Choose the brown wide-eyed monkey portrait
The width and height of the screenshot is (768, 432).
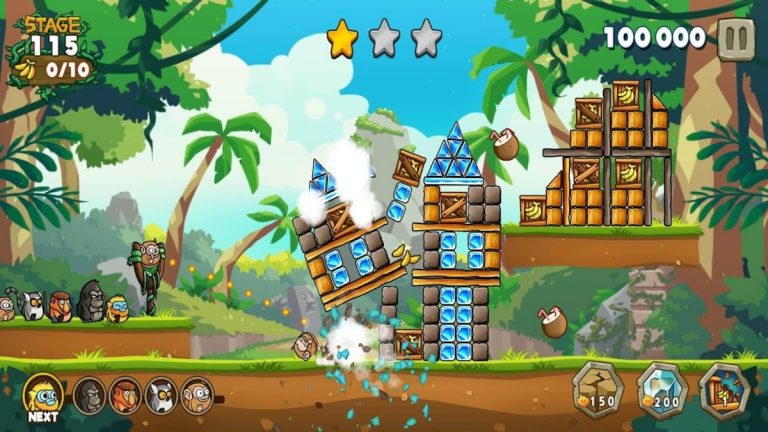[197, 395]
